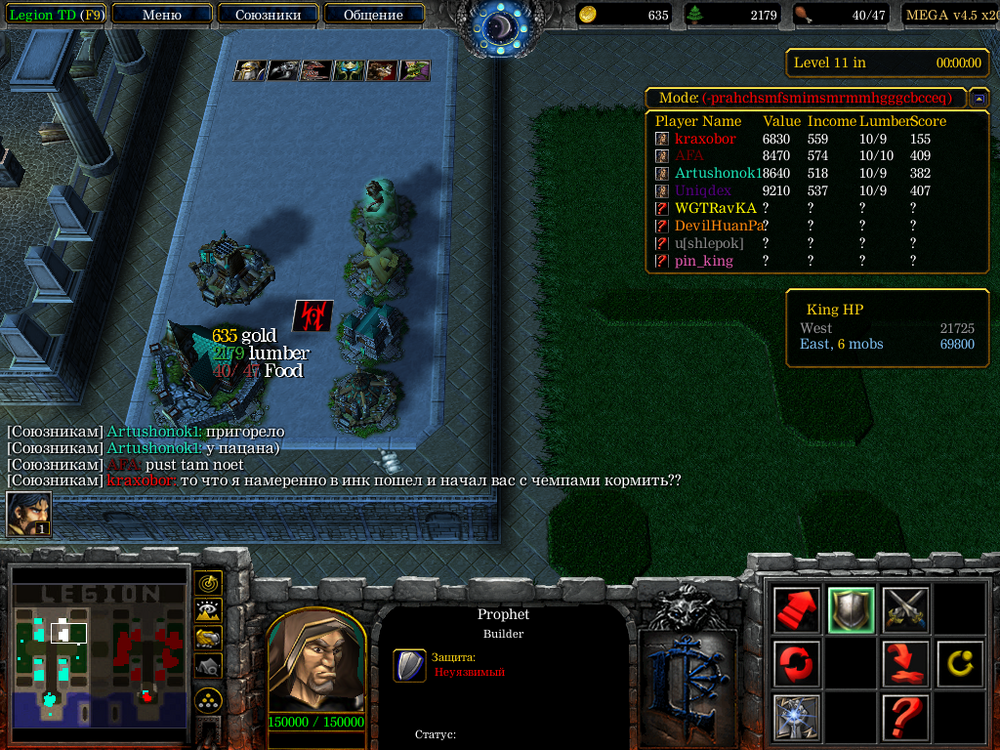Screen dimensions: 1000x750
Task: Open the Меню game menu
Action: point(162,15)
